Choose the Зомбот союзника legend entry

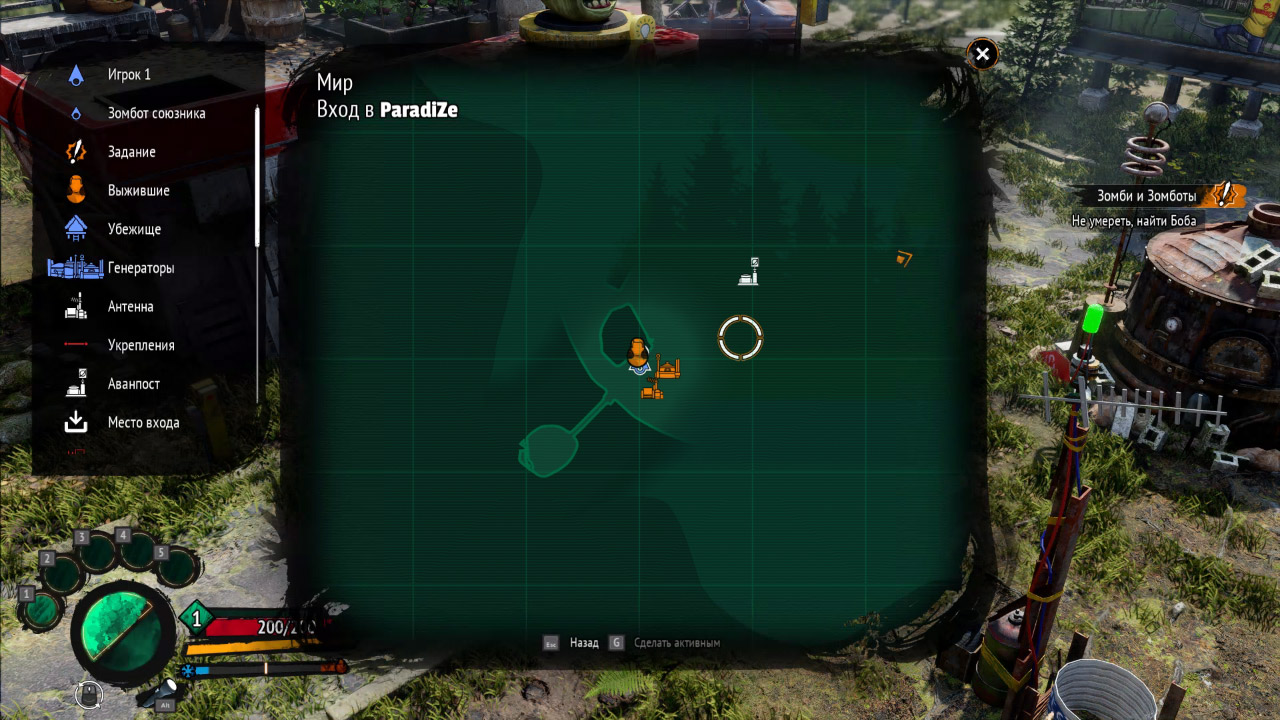point(156,113)
